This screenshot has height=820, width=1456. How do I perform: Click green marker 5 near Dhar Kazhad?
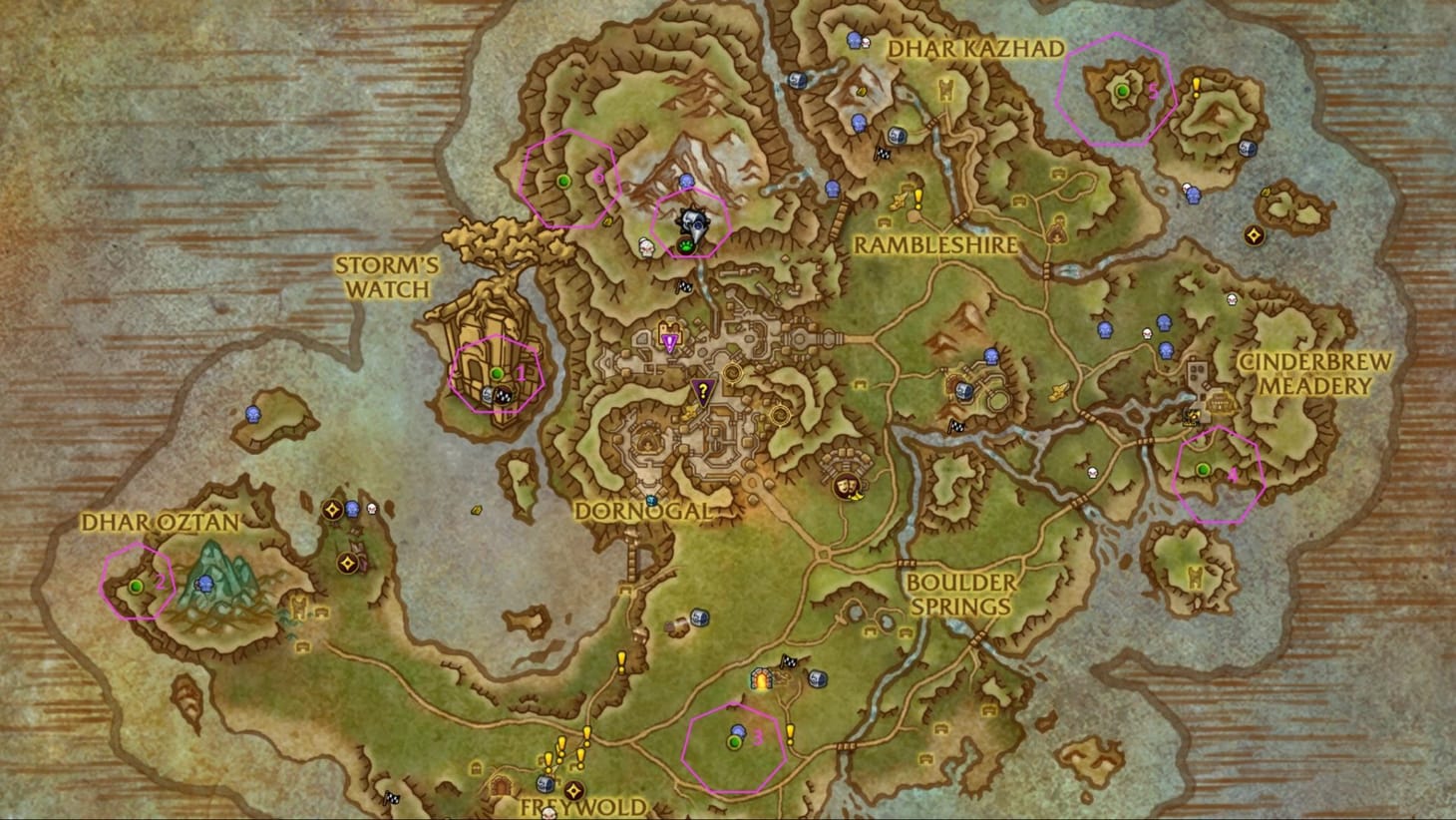coord(1123,89)
